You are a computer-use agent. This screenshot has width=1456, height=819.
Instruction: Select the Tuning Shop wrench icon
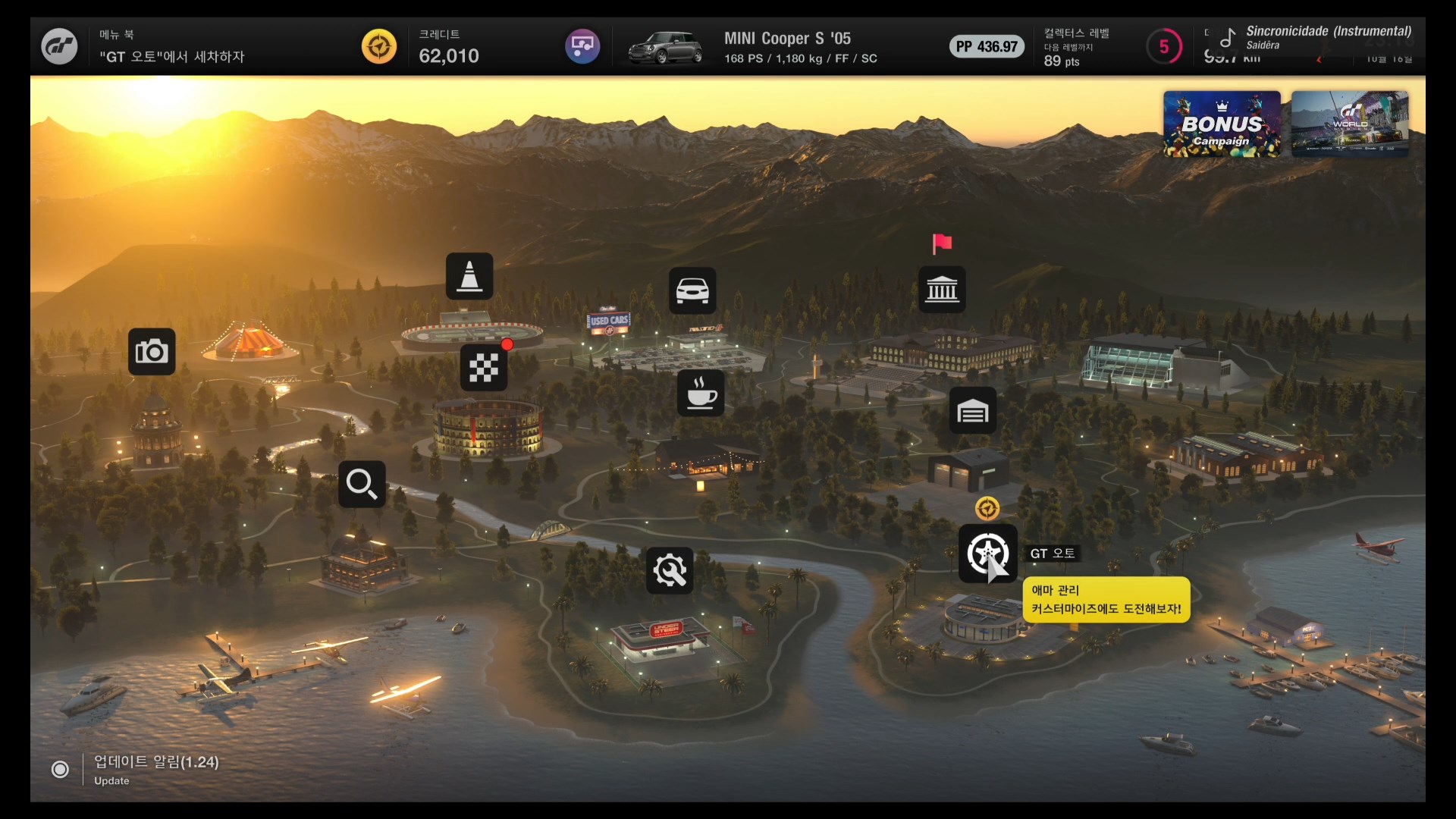click(670, 570)
